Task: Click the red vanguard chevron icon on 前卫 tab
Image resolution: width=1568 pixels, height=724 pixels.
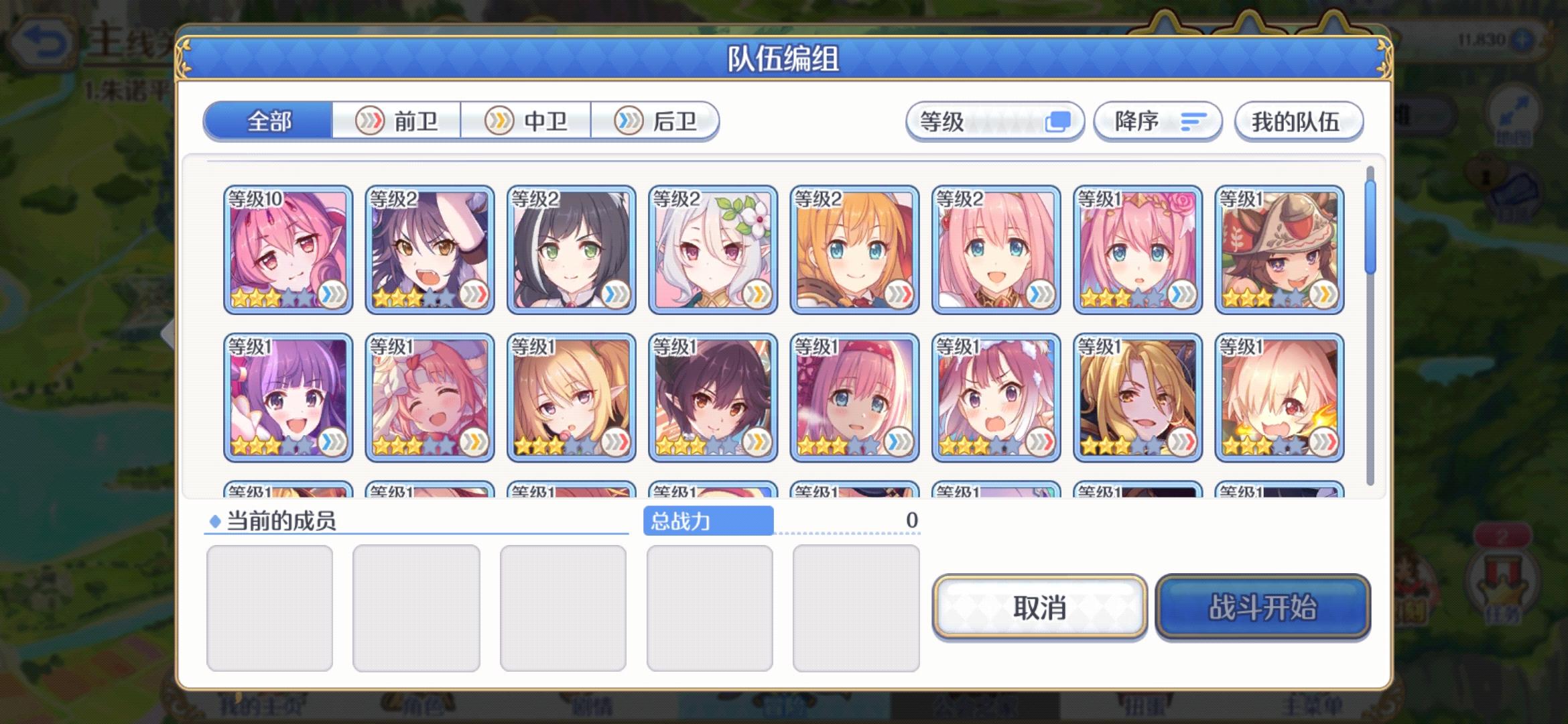Action: [x=370, y=121]
